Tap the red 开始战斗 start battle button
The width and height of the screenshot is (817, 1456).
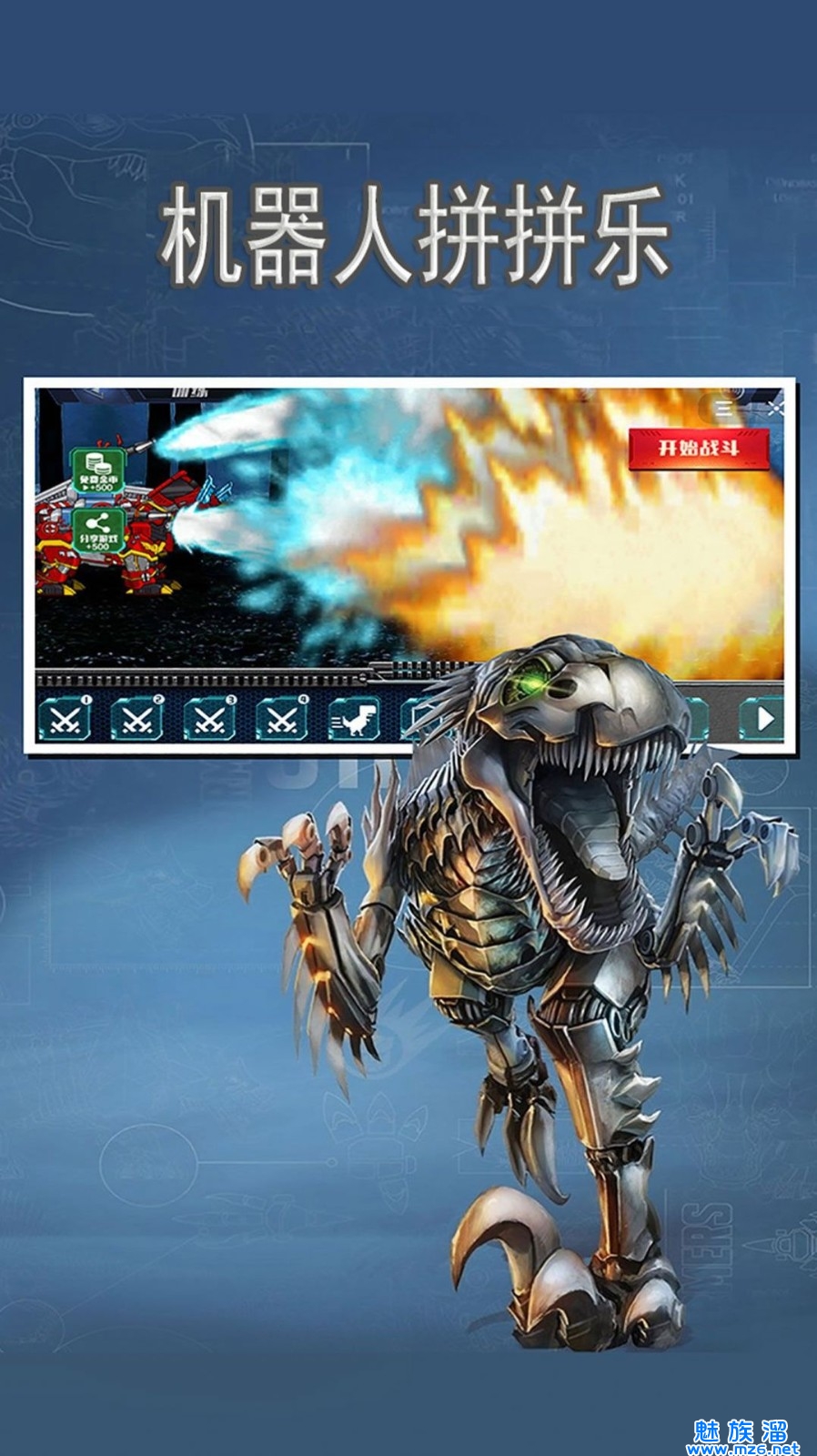click(699, 448)
